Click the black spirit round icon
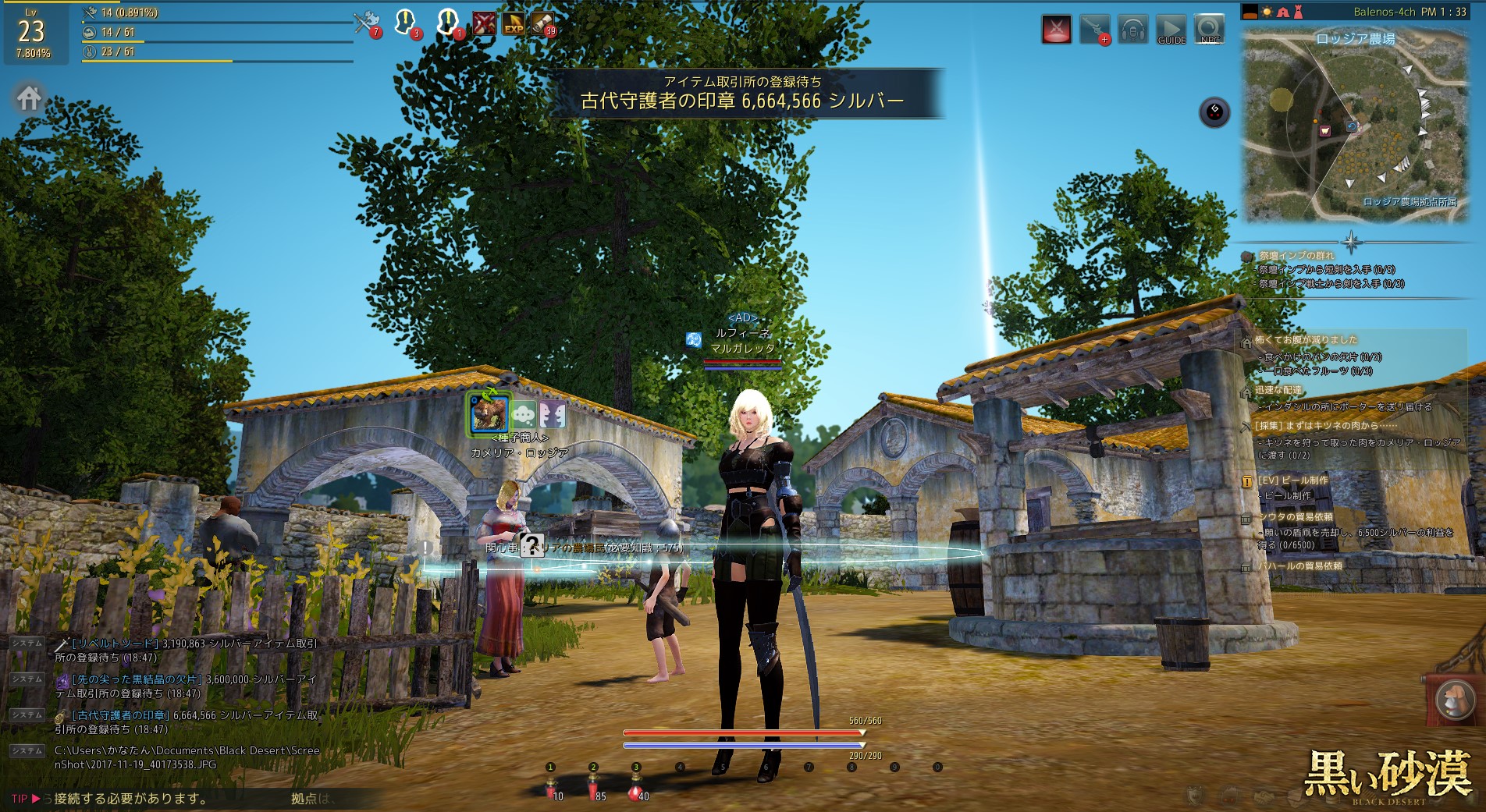1486x812 pixels. coord(1214,112)
